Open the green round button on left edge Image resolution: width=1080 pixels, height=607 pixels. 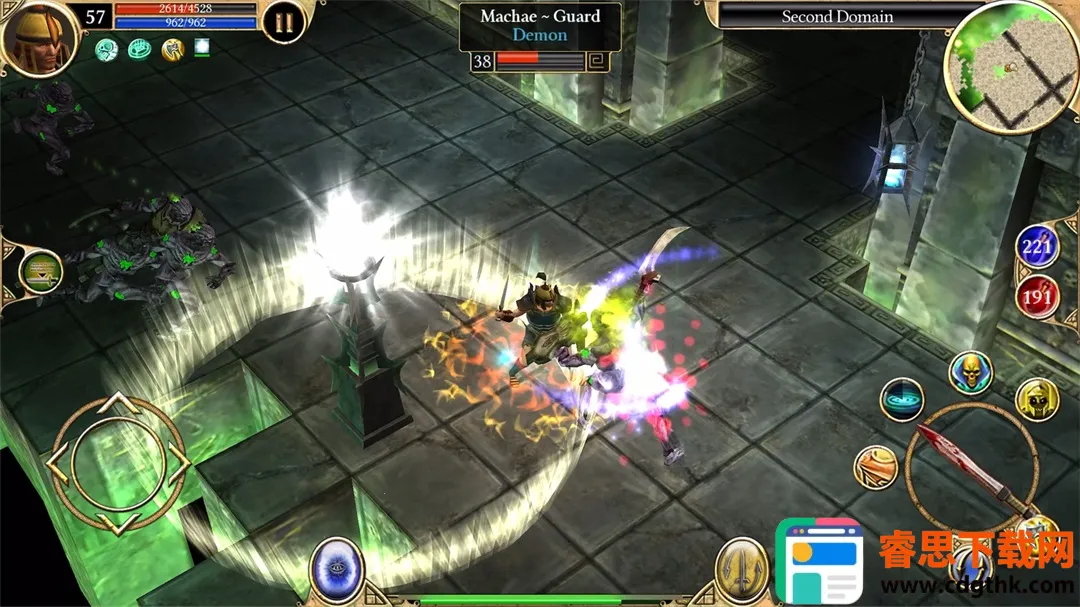40,271
